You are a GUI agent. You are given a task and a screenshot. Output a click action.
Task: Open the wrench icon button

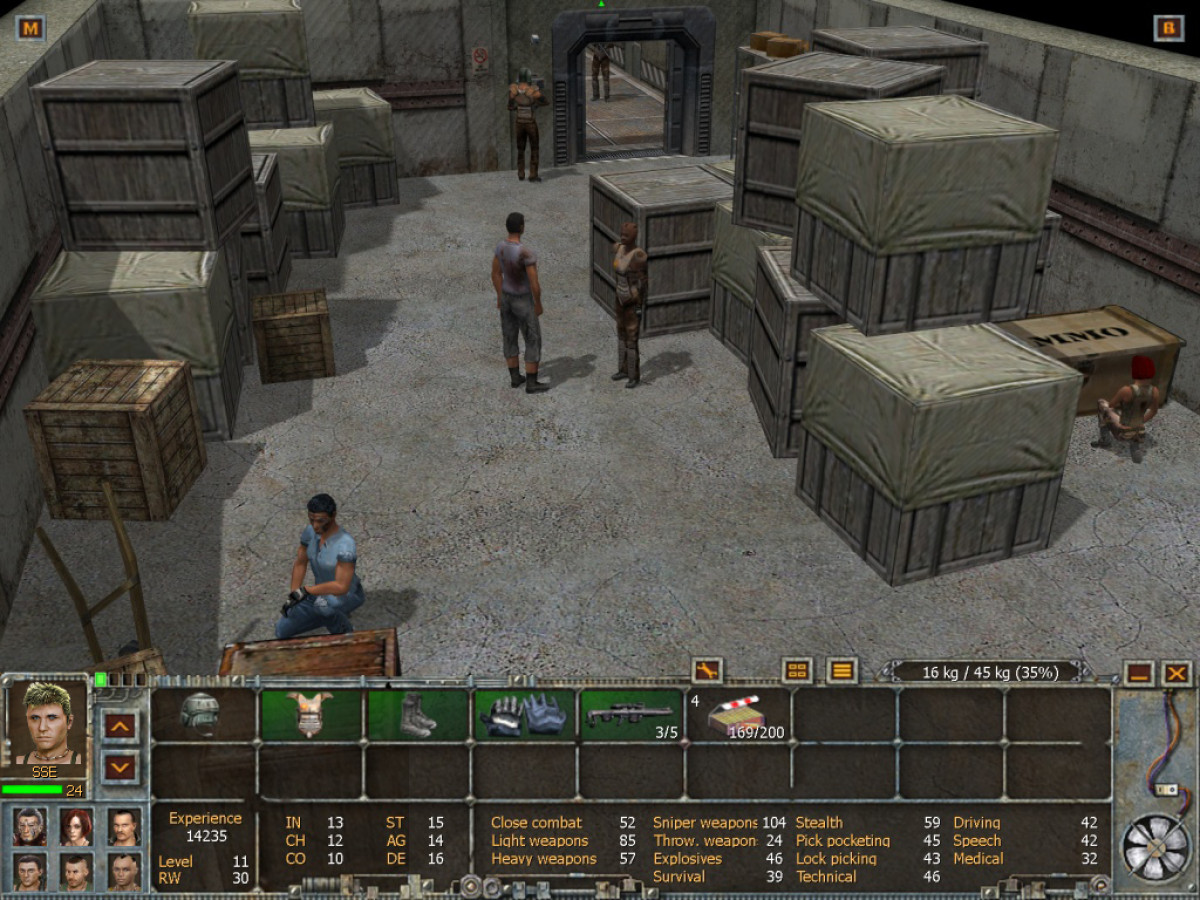pyautogui.click(x=707, y=671)
